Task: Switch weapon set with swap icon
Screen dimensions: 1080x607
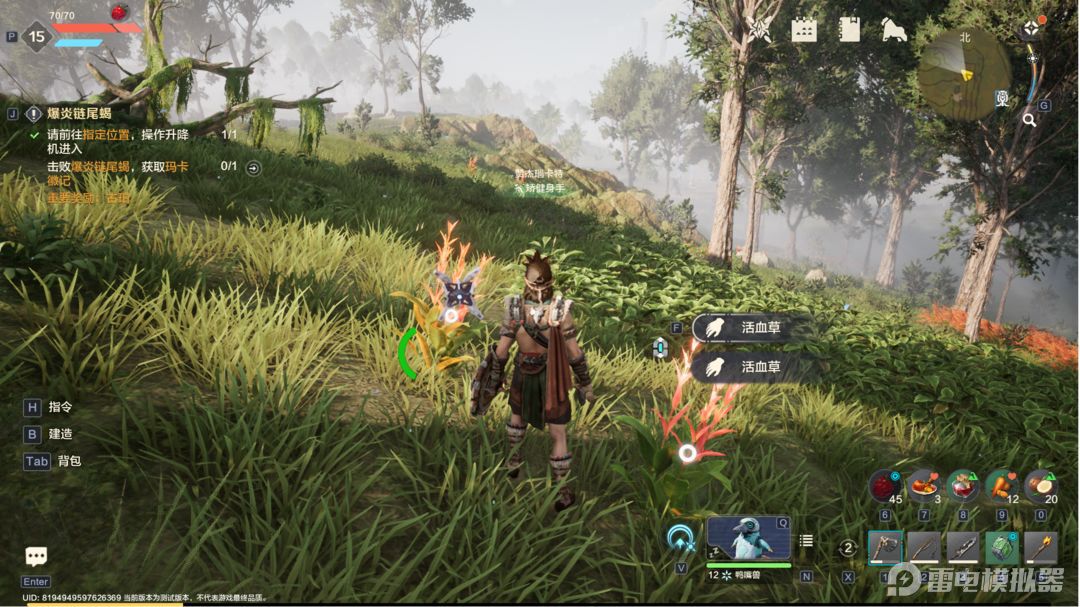Action: point(848,547)
